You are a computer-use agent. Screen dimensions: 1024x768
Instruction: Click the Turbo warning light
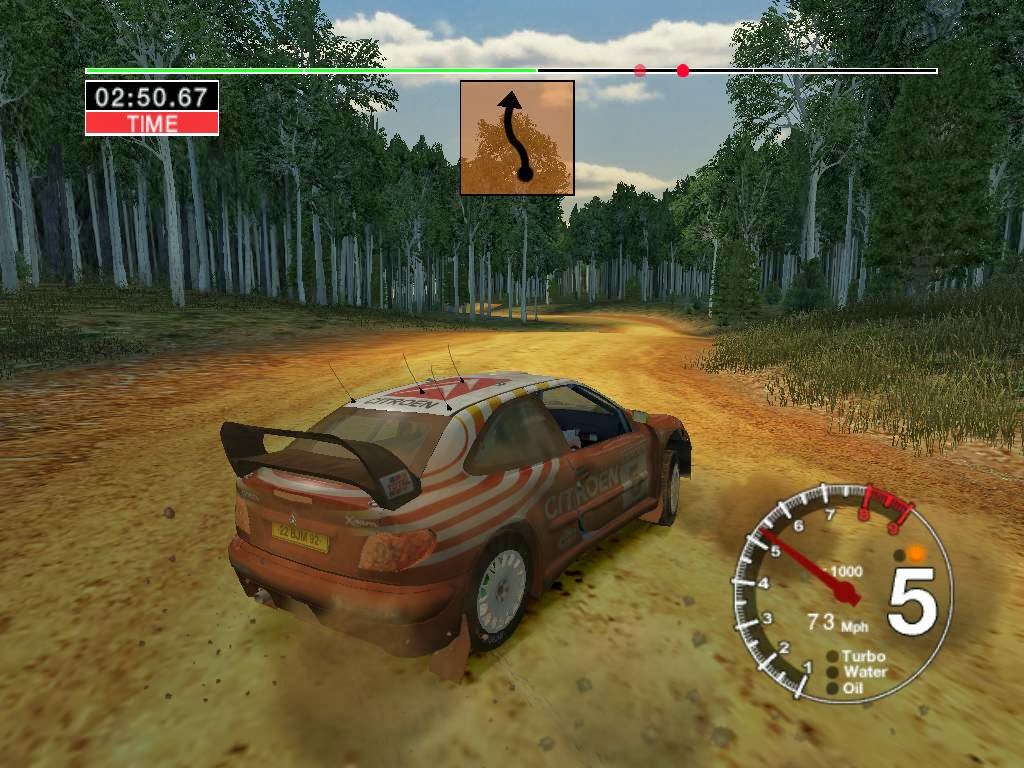[x=833, y=657]
